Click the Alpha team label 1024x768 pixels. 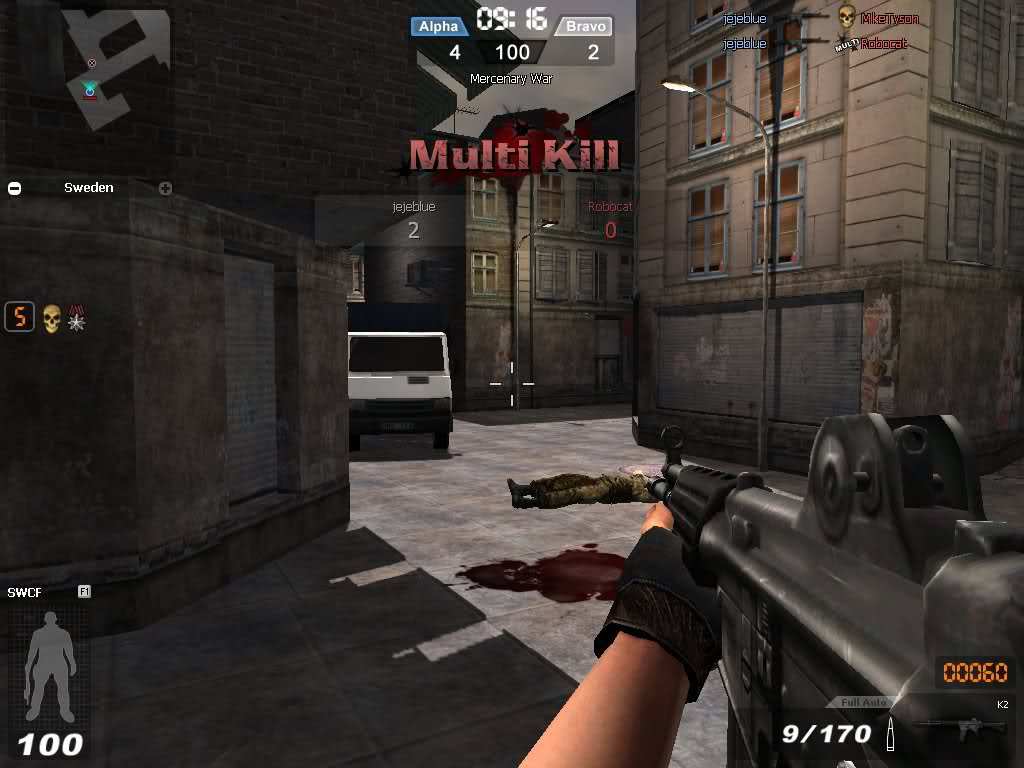point(438,26)
